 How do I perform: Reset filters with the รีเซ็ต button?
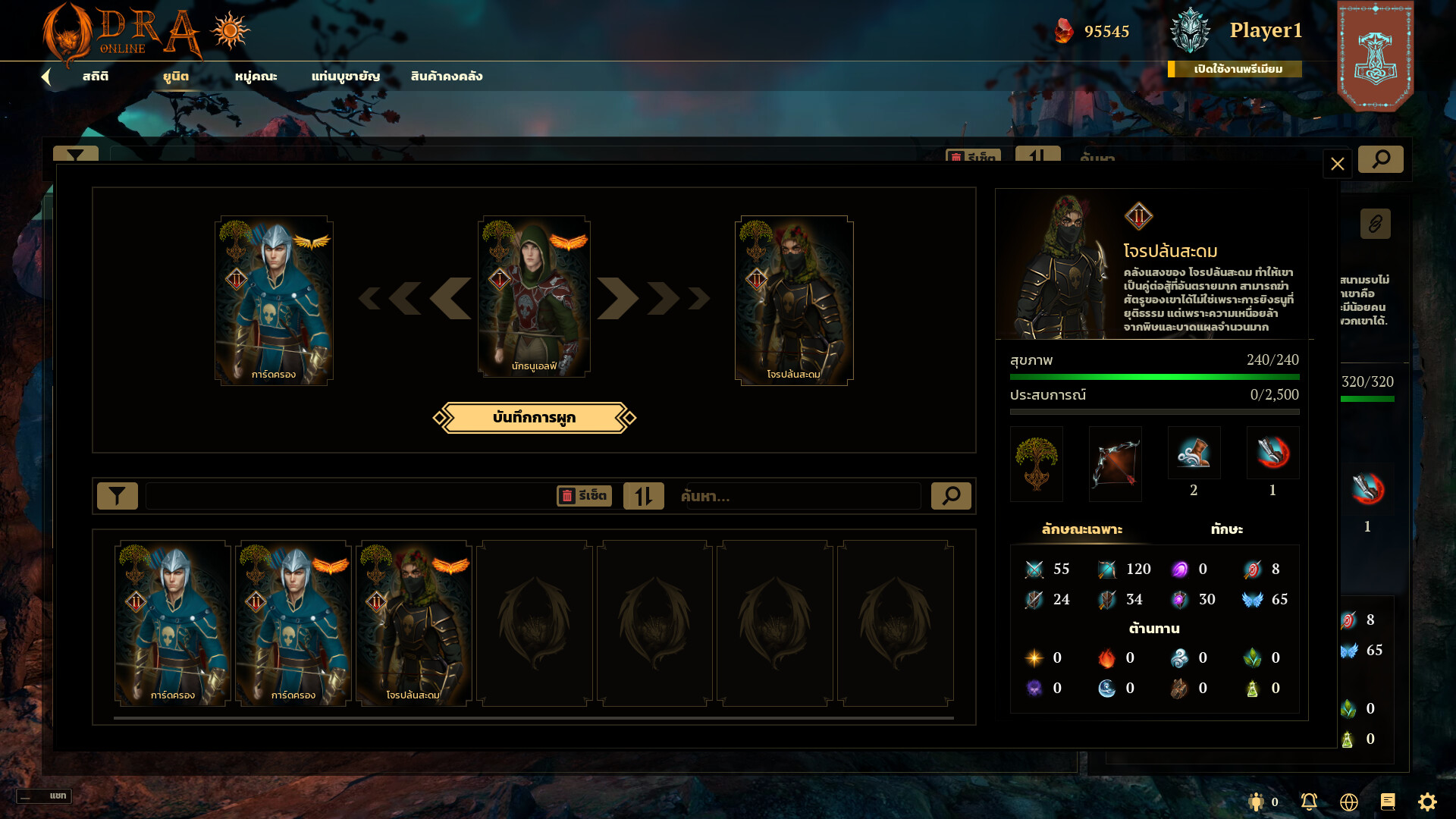pos(584,496)
